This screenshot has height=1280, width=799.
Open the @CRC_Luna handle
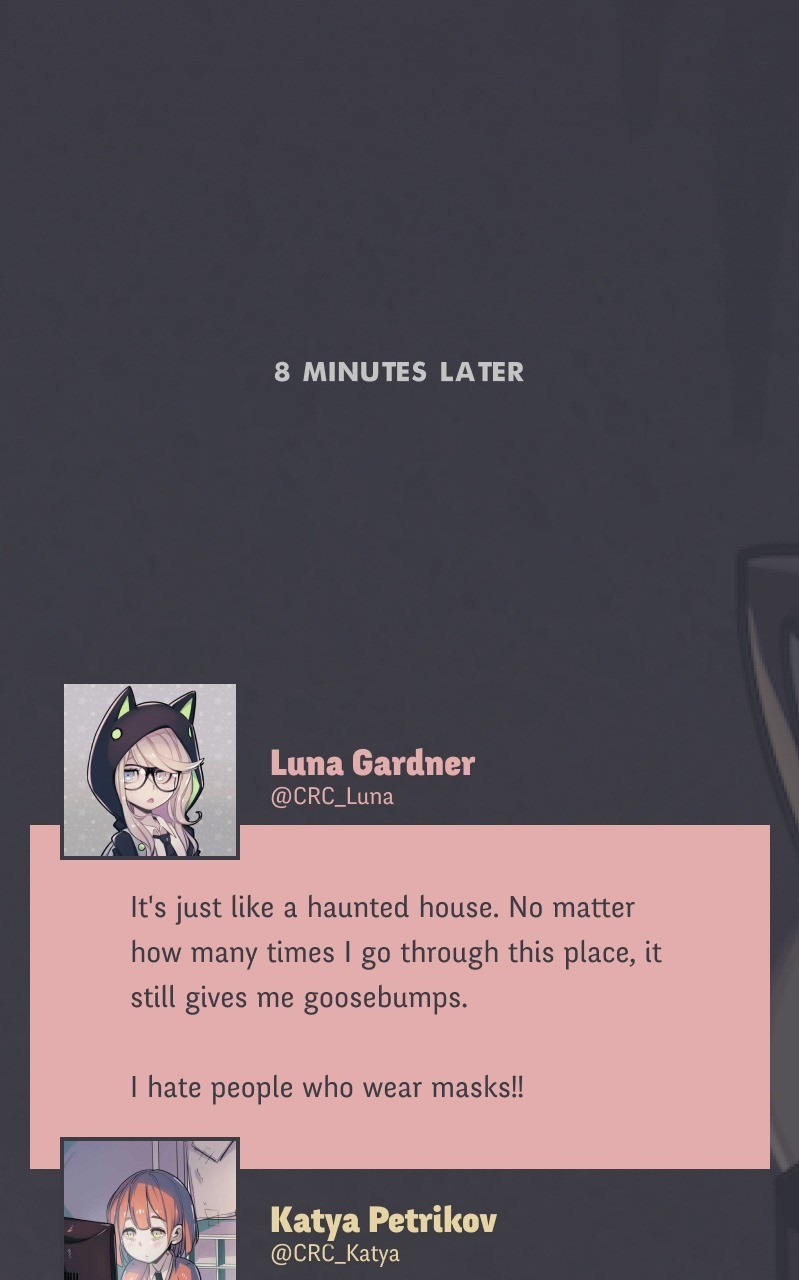pos(332,797)
